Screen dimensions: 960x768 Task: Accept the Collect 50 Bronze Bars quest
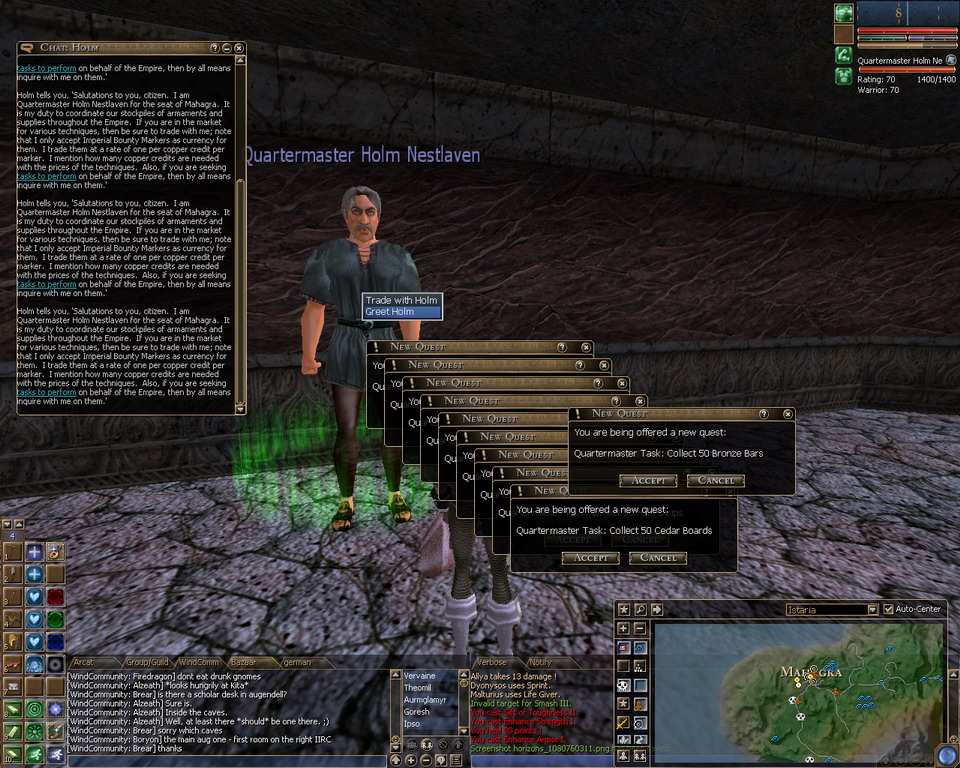click(x=648, y=481)
